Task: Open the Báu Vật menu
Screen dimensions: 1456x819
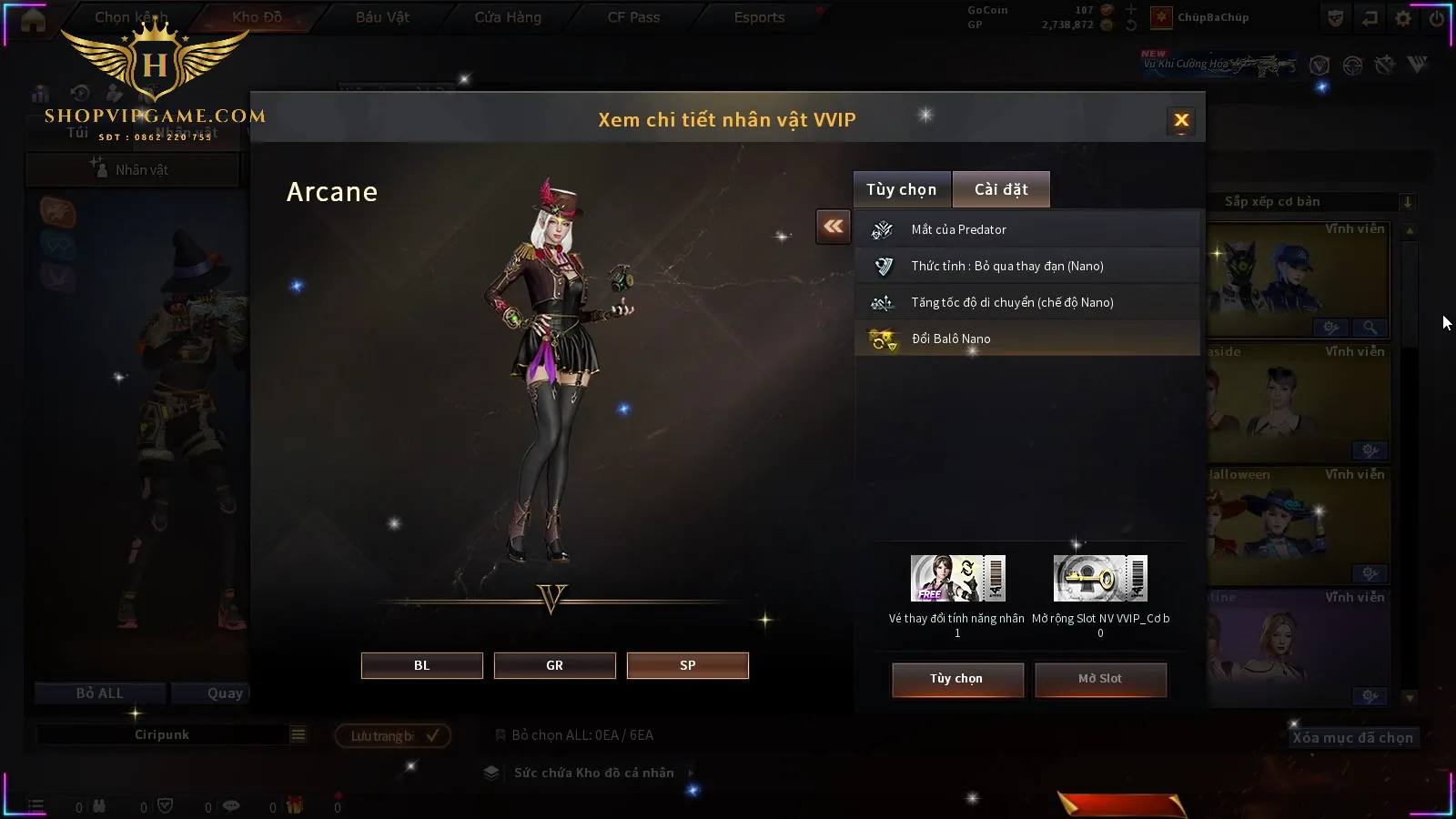Action: (x=382, y=17)
